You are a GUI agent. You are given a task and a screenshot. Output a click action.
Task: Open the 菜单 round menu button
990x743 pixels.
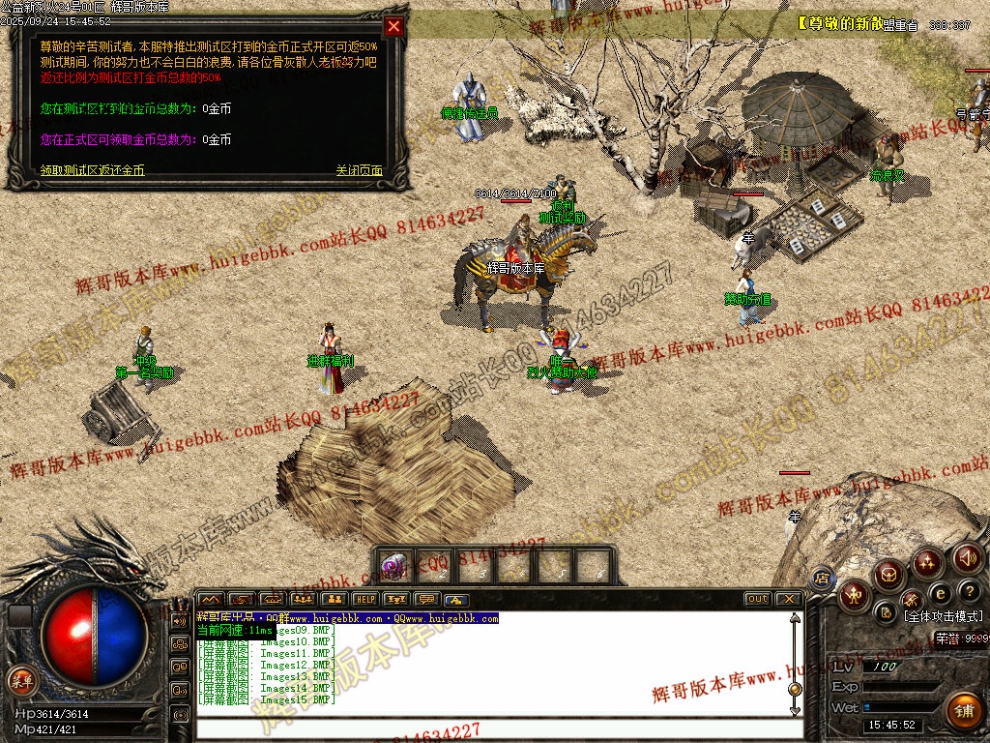coord(19,681)
